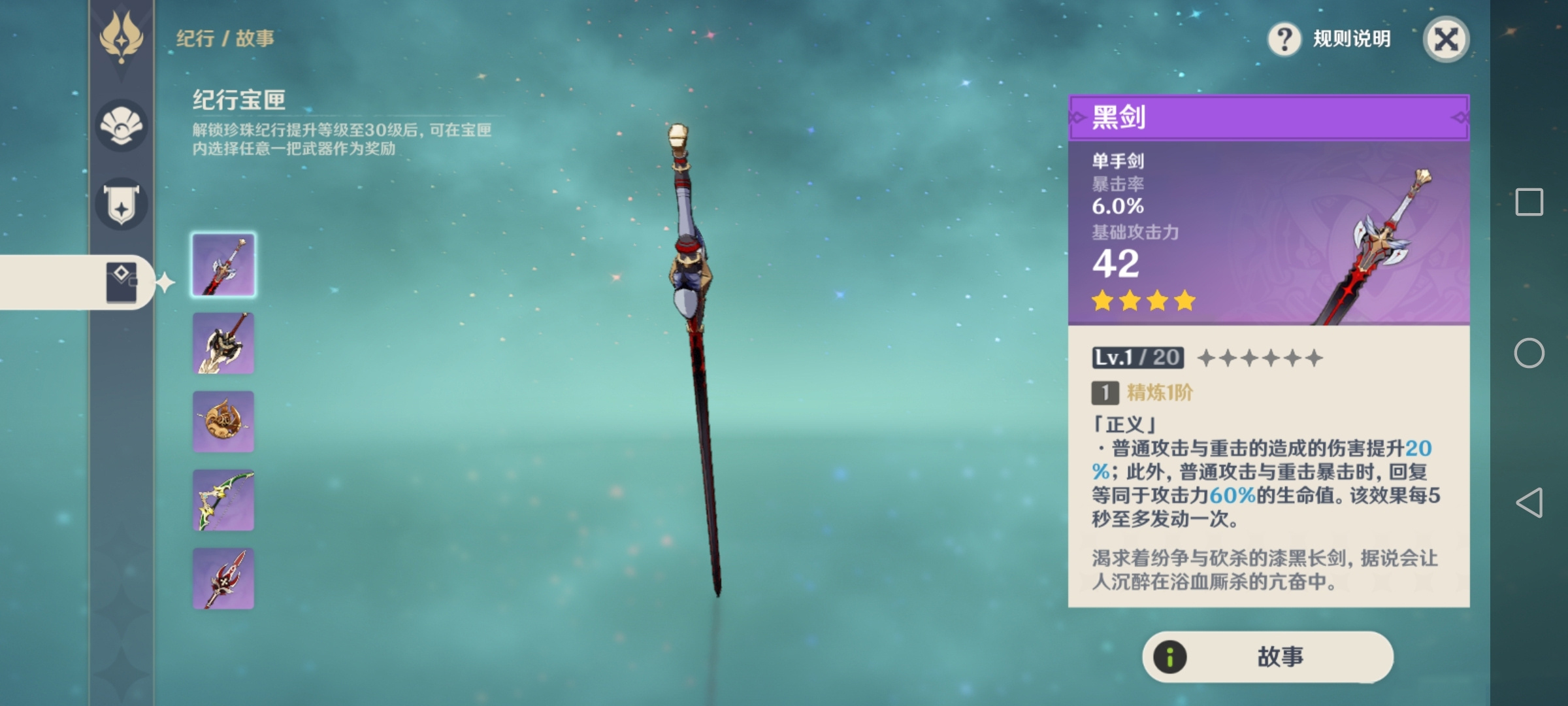Tap the Android home circle button

tap(1529, 353)
